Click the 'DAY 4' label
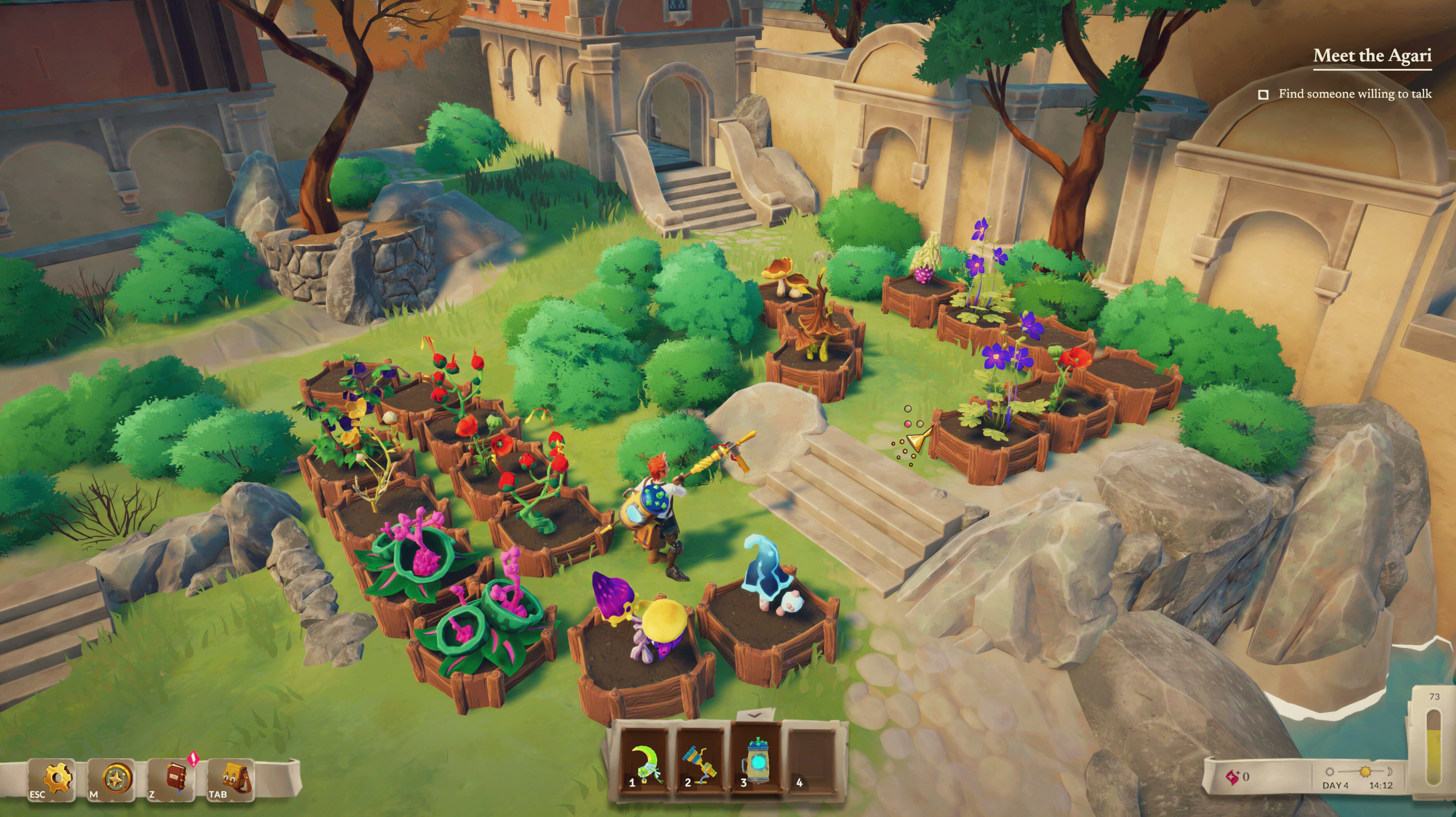The width and height of the screenshot is (1456, 817). 1335,786
